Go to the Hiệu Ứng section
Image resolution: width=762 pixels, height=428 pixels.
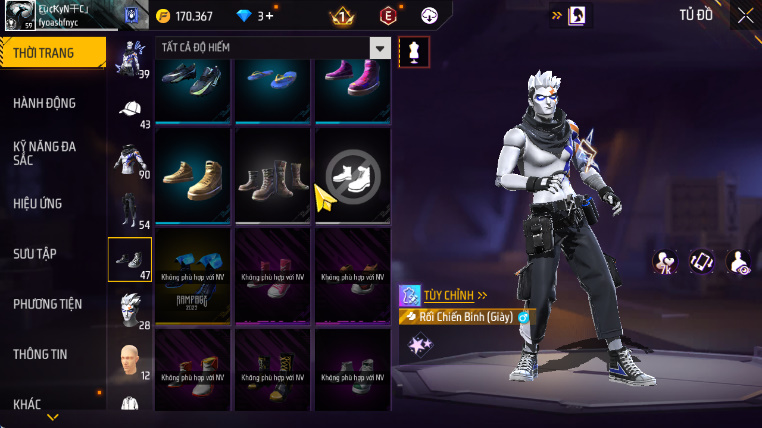[38, 203]
